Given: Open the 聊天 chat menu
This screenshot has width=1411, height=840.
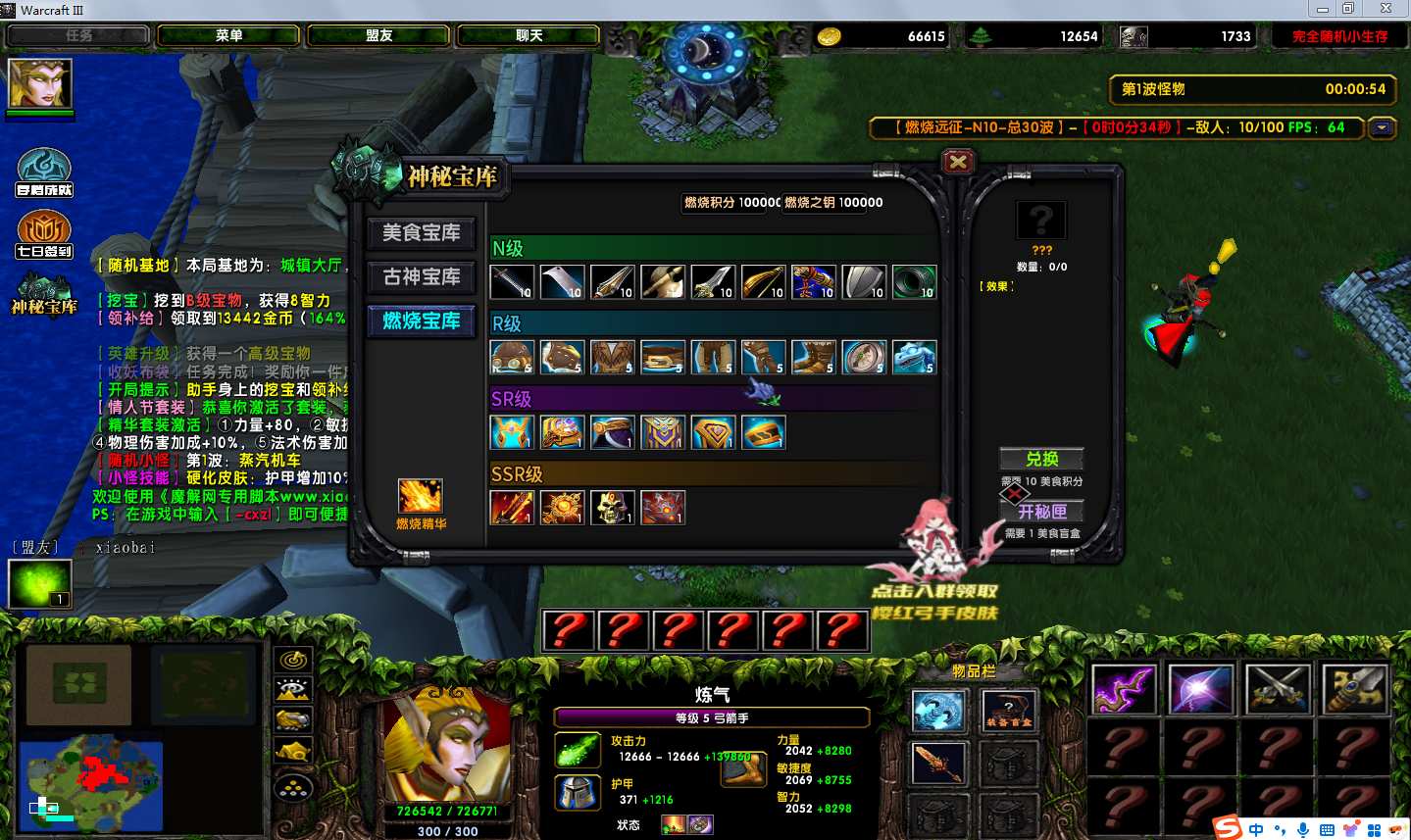Looking at the screenshot, I should tap(529, 35).
